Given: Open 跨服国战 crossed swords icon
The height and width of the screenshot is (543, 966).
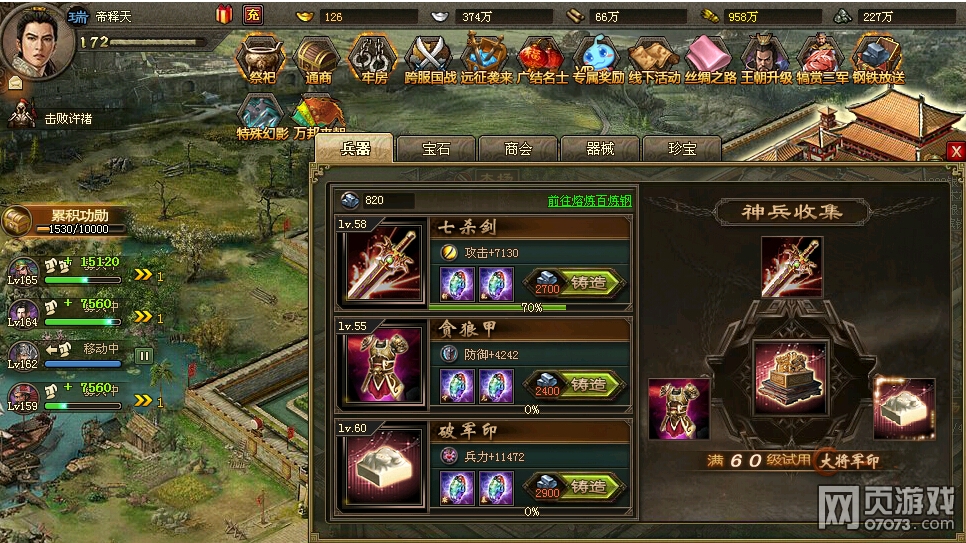Looking at the screenshot, I should [x=430, y=58].
